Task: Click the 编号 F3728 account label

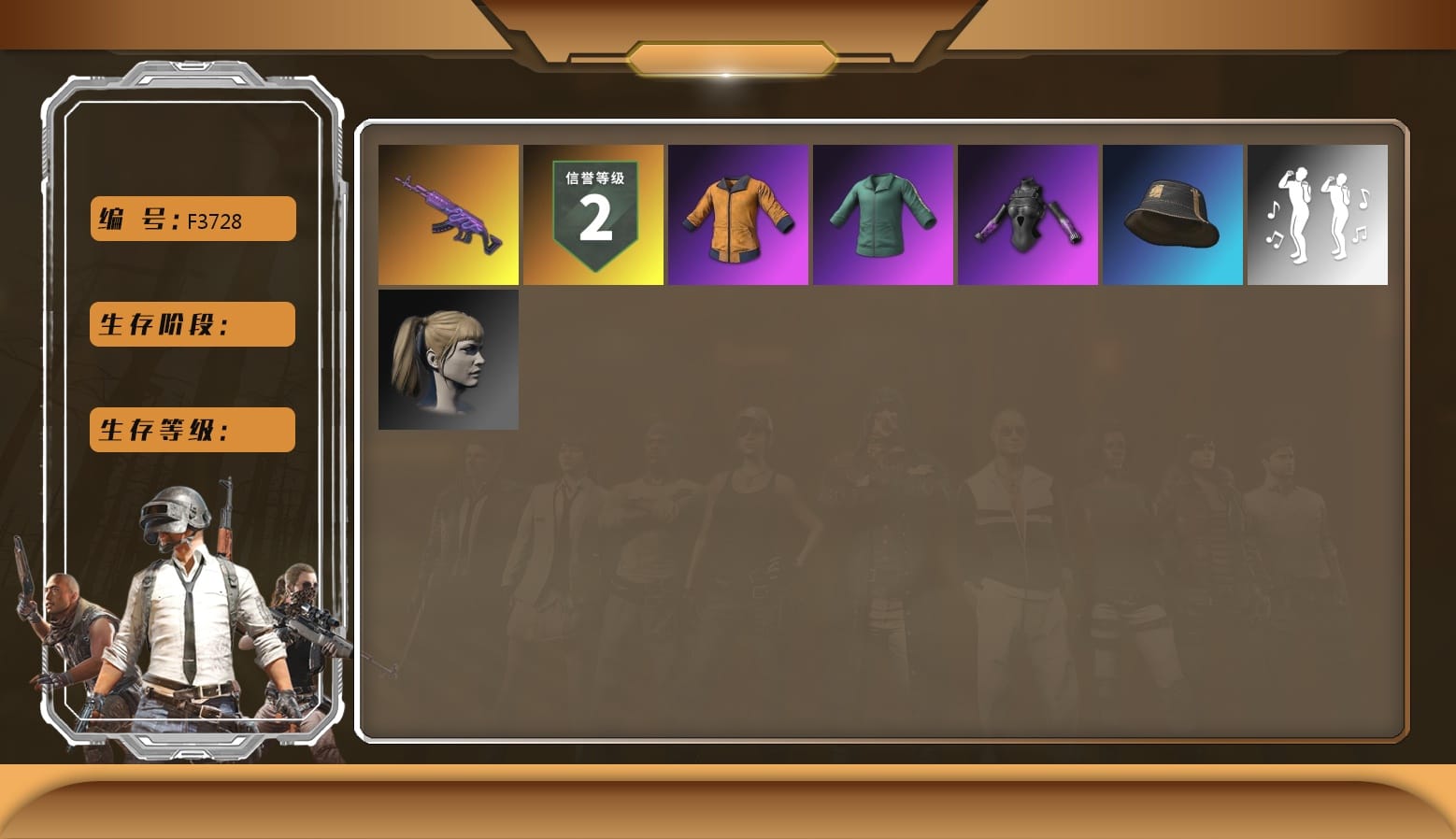Action: pyautogui.click(x=191, y=219)
